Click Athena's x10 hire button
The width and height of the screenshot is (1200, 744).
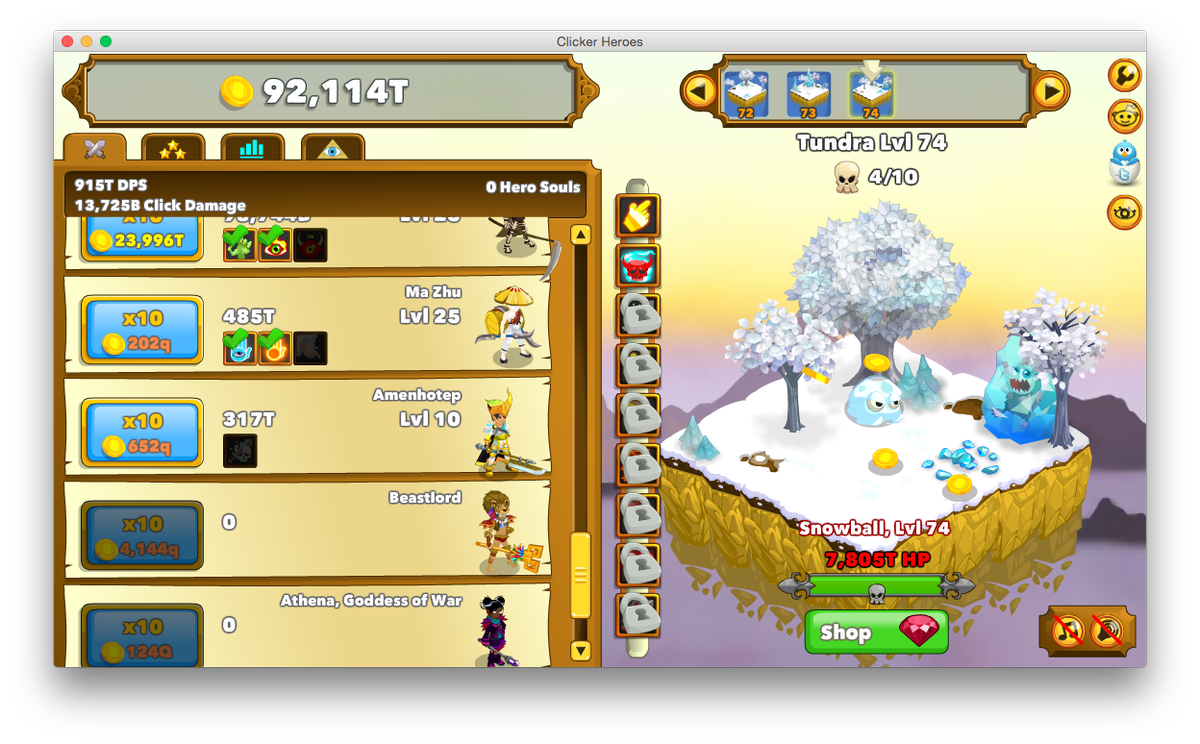[142, 638]
